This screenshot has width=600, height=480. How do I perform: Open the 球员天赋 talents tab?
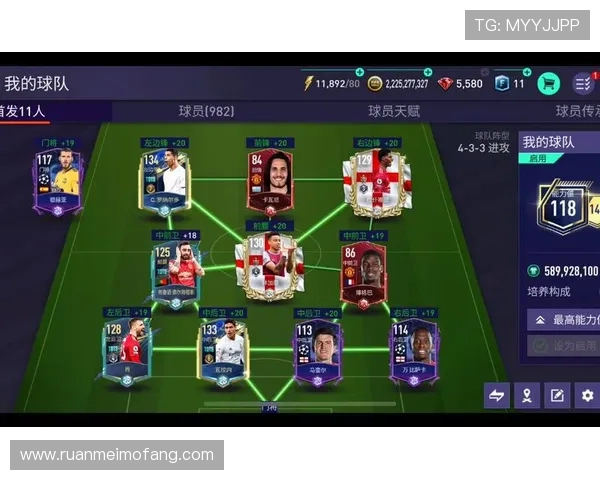(x=393, y=111)
